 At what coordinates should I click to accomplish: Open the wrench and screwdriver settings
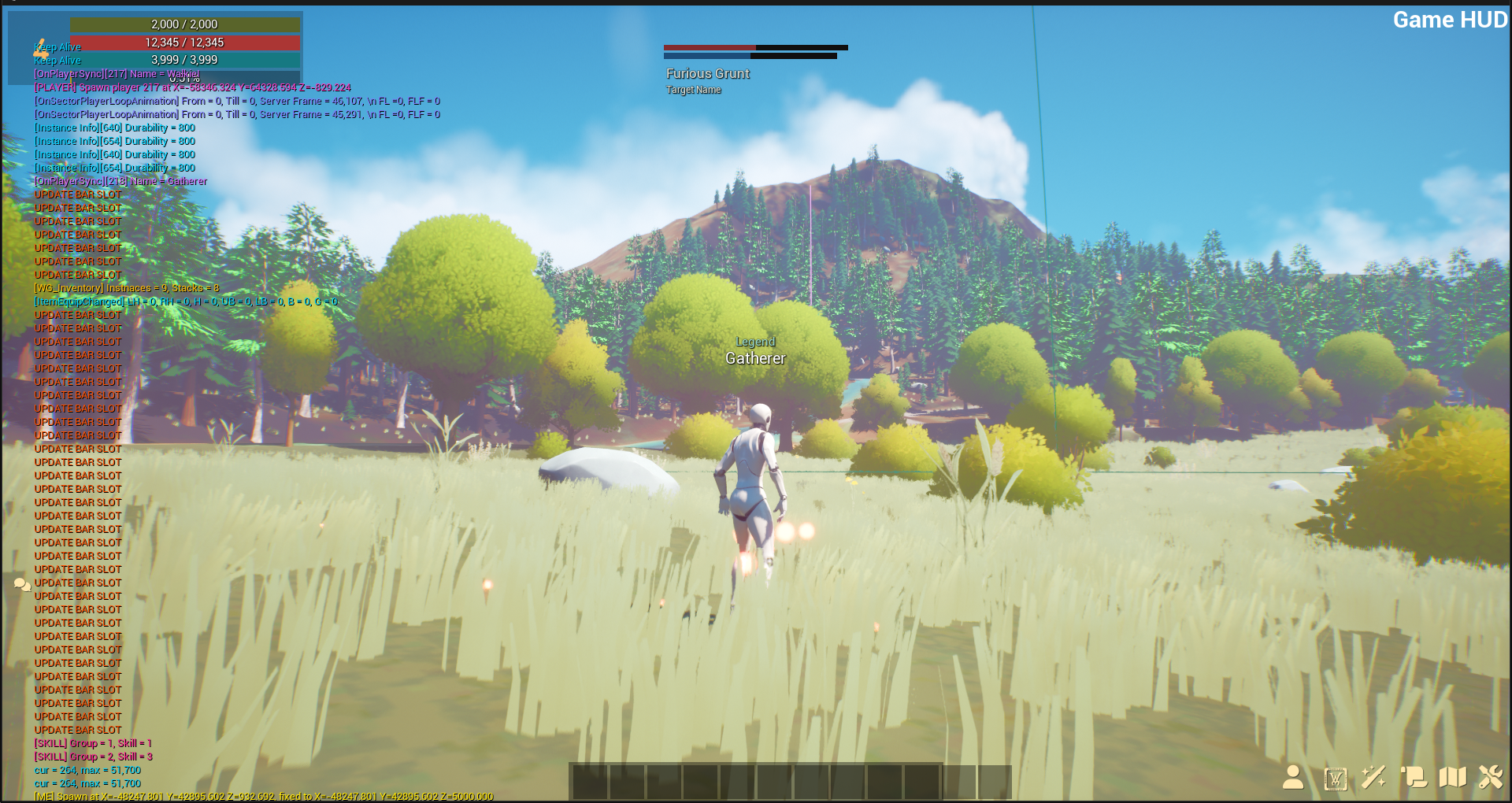tap(1490, 778)
